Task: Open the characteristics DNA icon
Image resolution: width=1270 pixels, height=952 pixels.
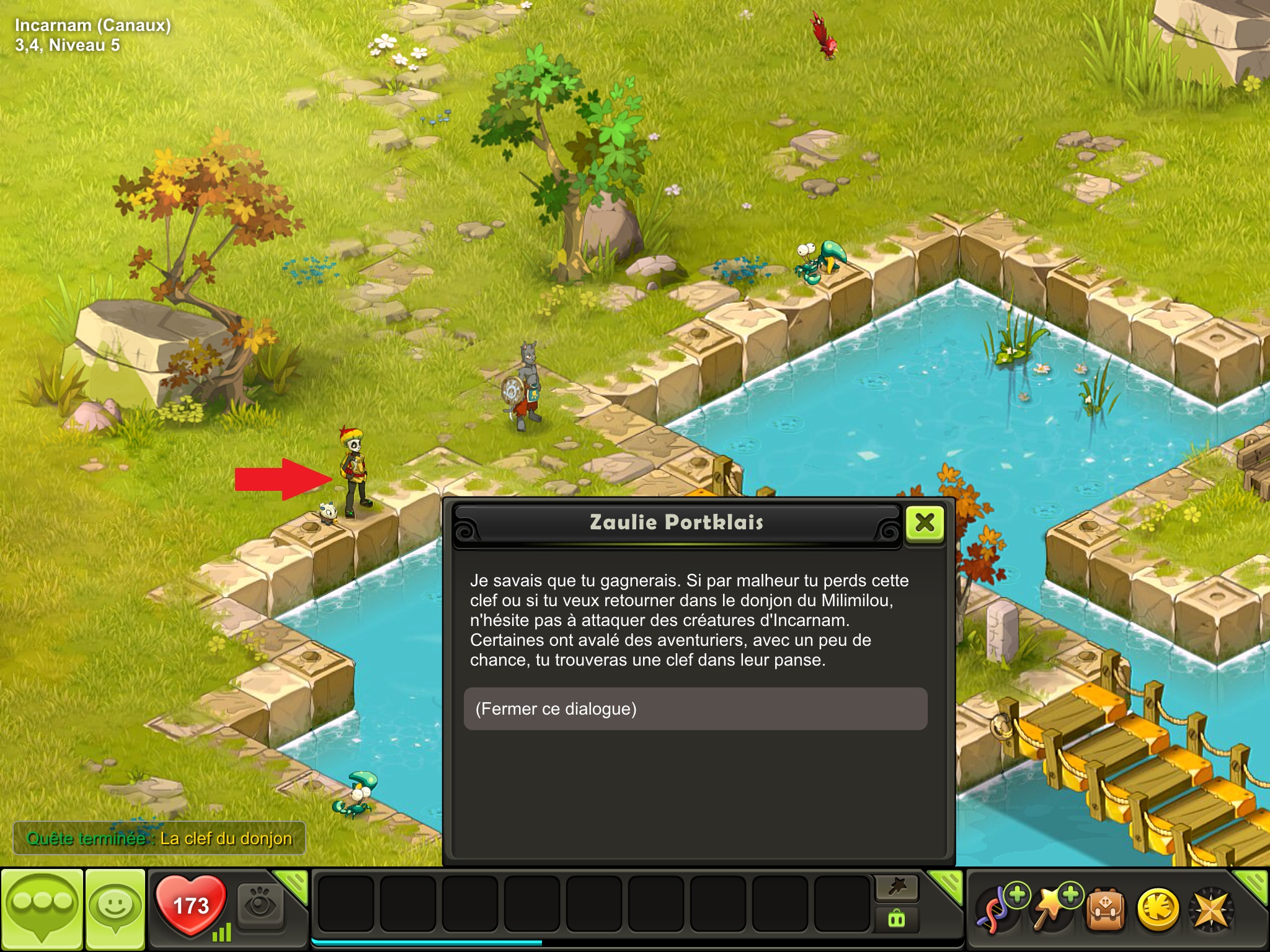Action: (x=998, y=910)
